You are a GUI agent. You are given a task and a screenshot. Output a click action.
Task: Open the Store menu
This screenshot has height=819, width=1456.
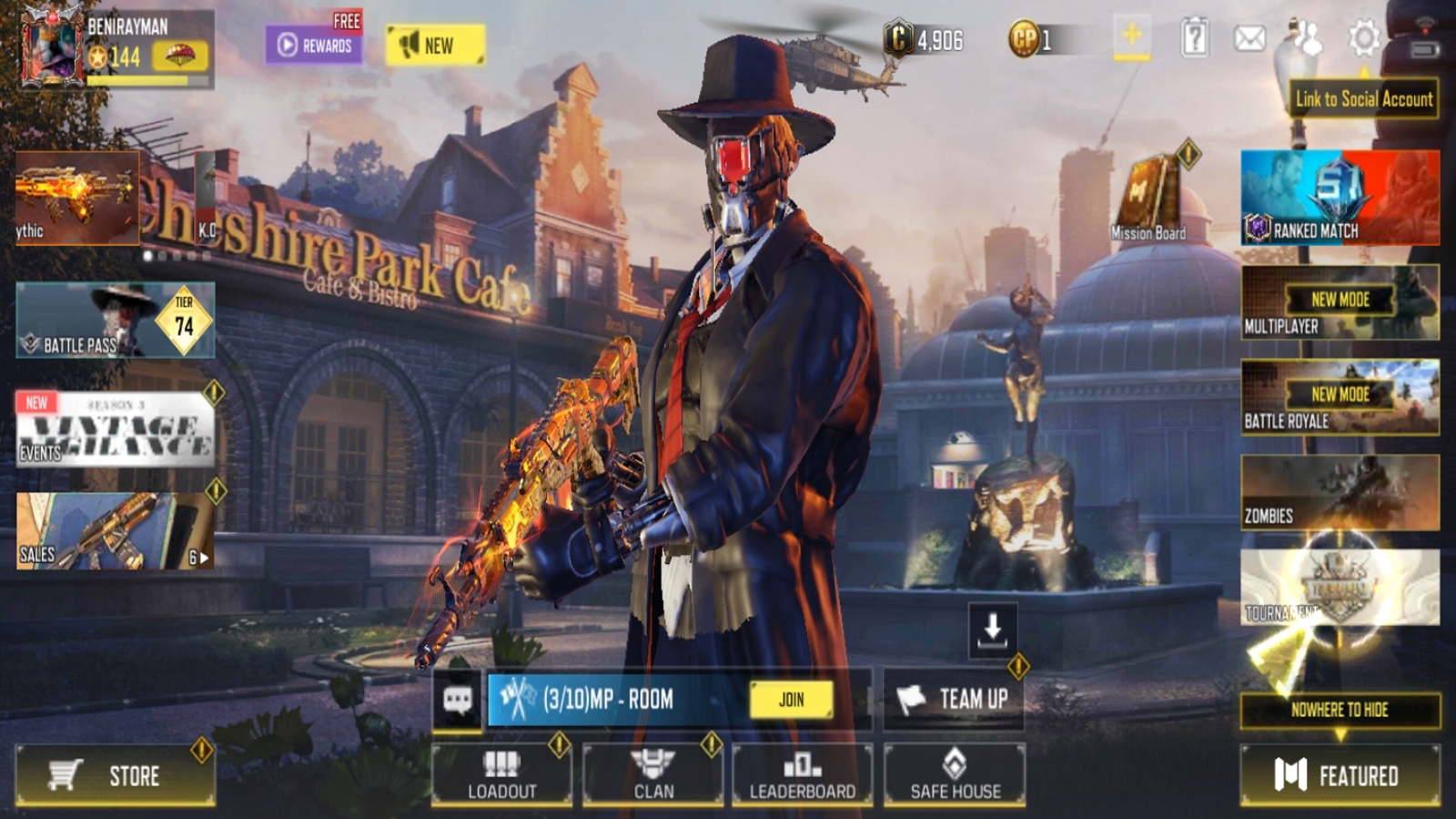click(115, 775)
